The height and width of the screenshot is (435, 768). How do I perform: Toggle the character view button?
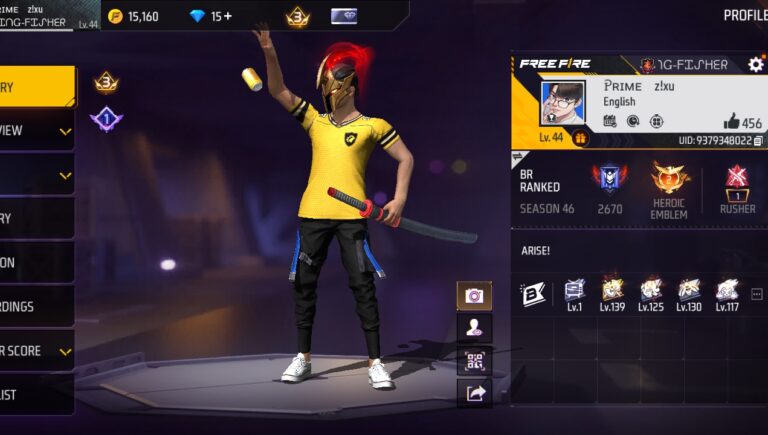[x=474, y=328]
